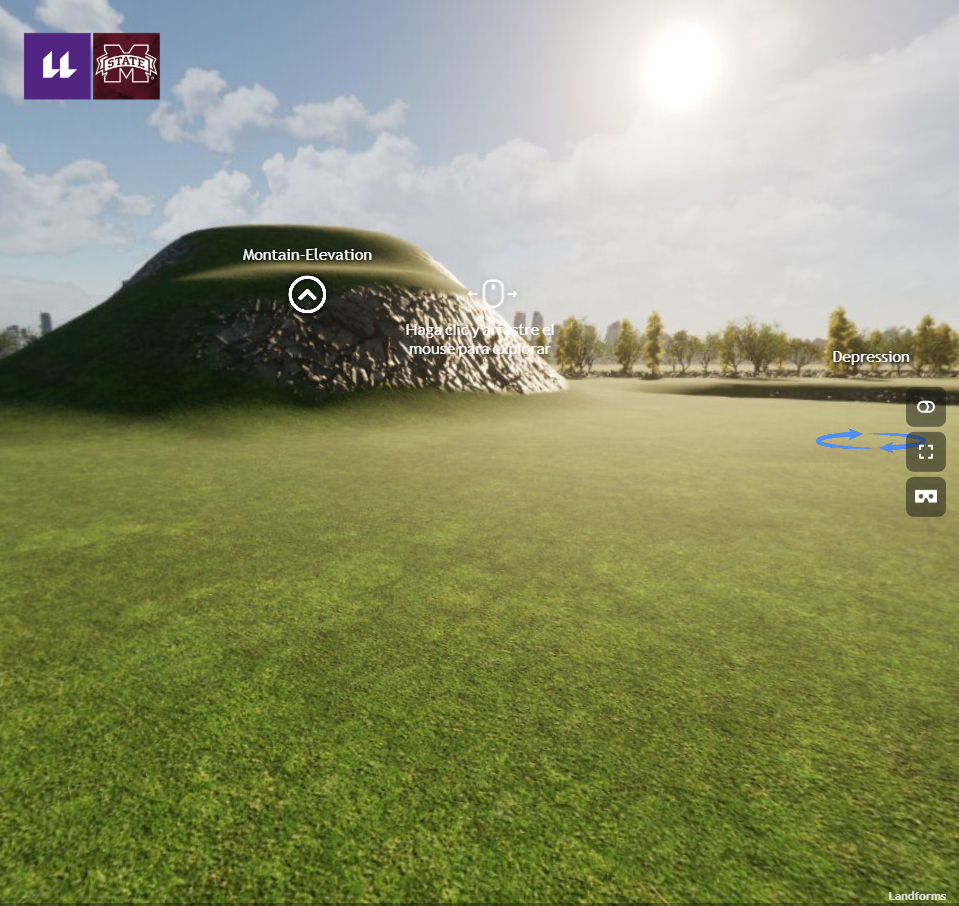Toggle the overlapping circles view button

926,407
